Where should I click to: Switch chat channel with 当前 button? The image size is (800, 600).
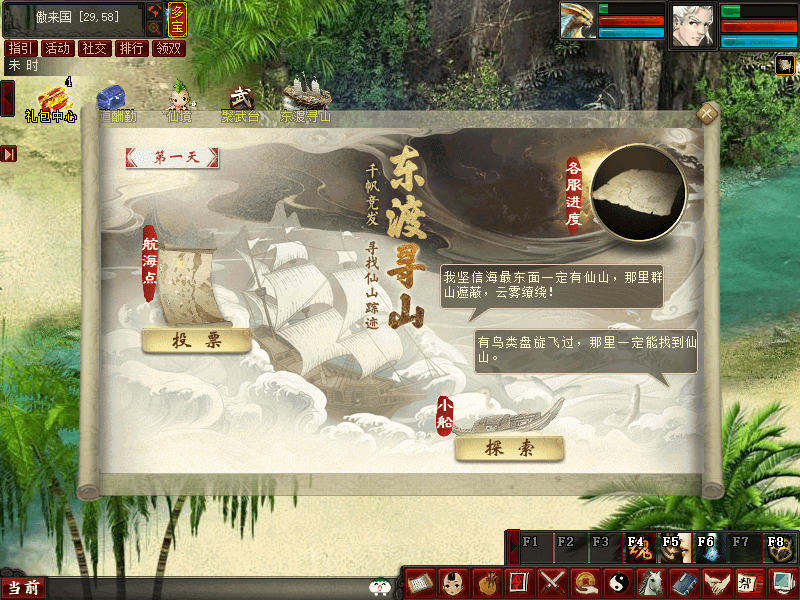click(x=23, y=588)
